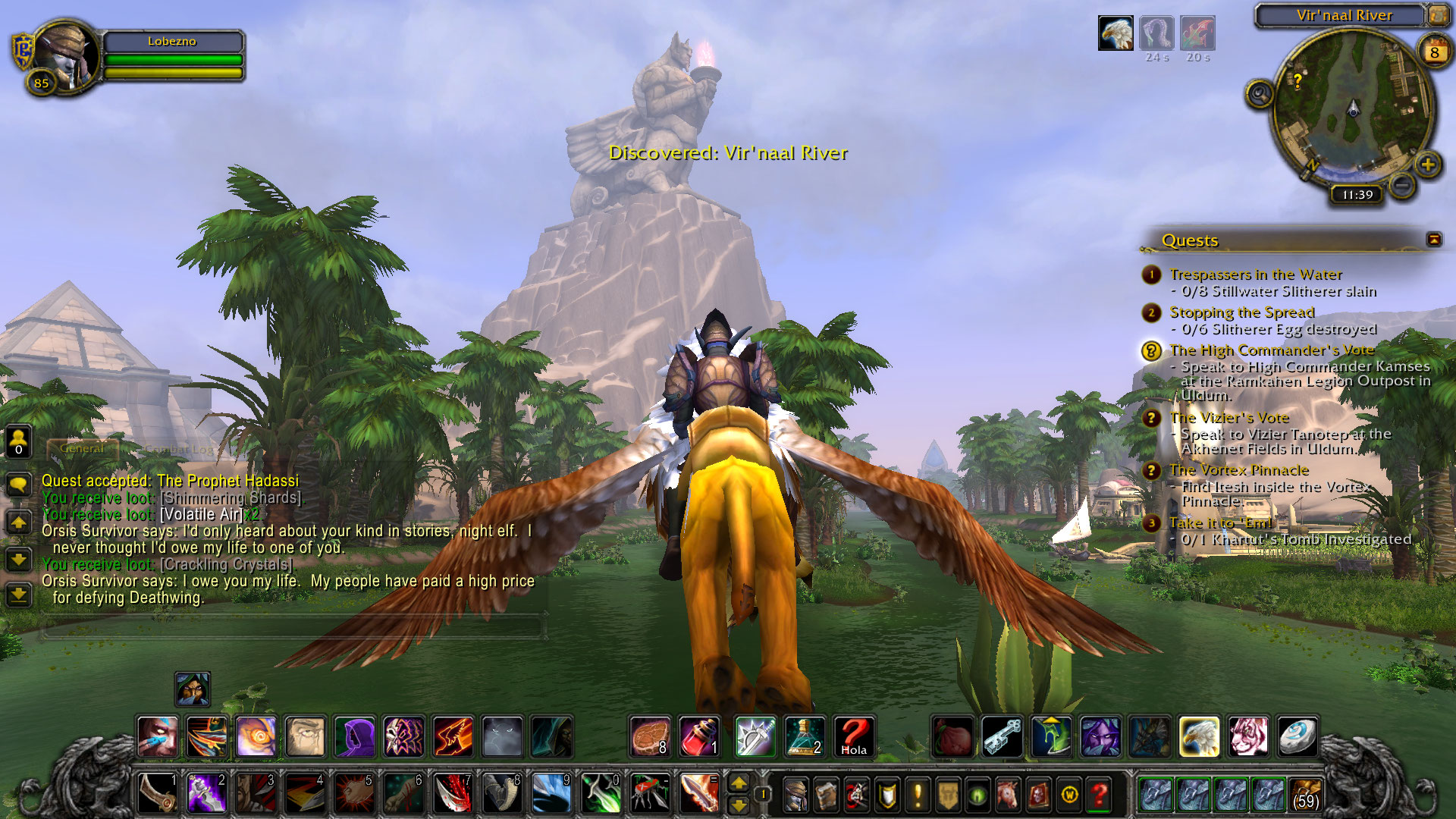Open The Vortex Pinnacle quest entry
Screen dimensions: 1456x819
[1239, 470]
